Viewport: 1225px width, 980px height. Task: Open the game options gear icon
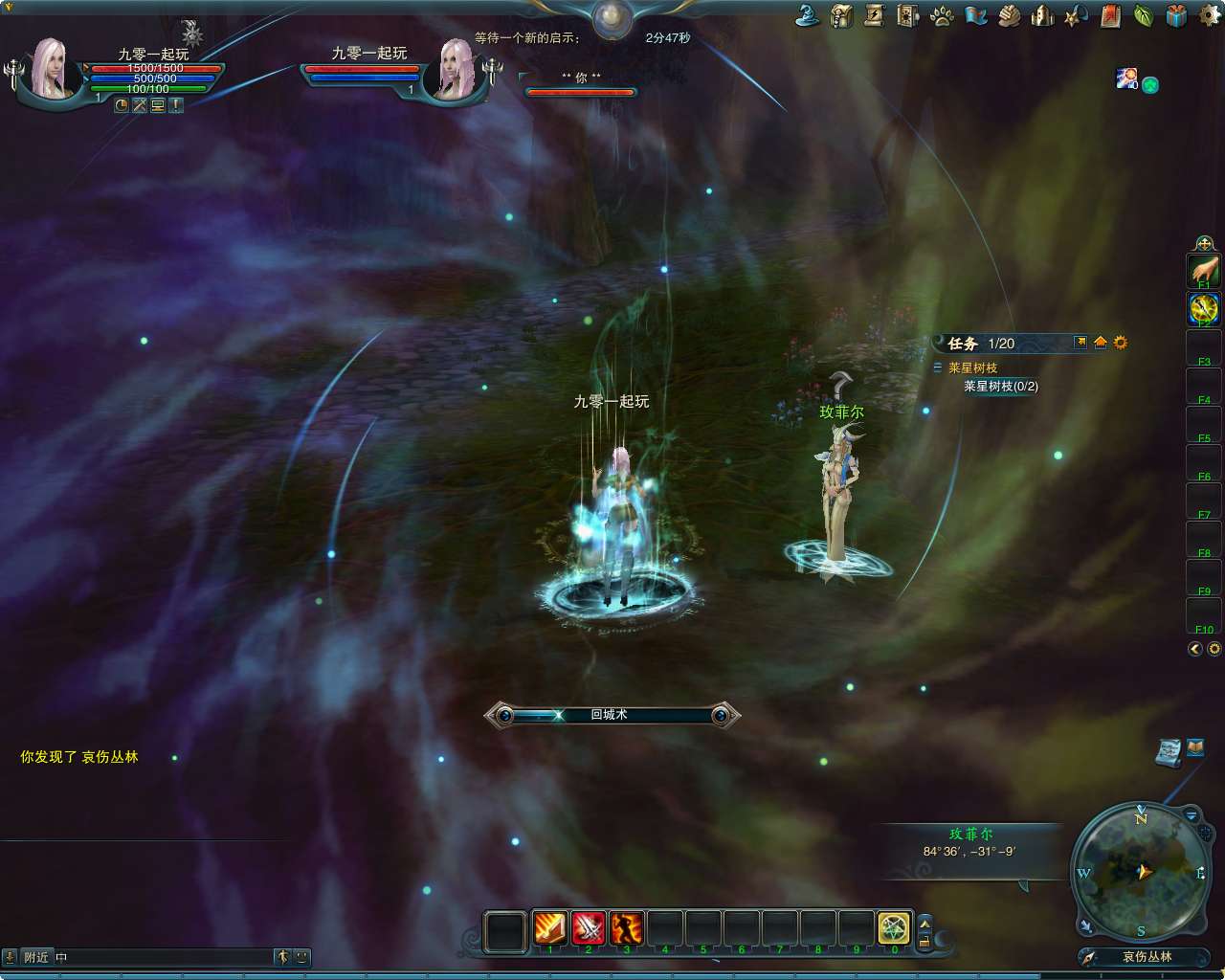1208,14
